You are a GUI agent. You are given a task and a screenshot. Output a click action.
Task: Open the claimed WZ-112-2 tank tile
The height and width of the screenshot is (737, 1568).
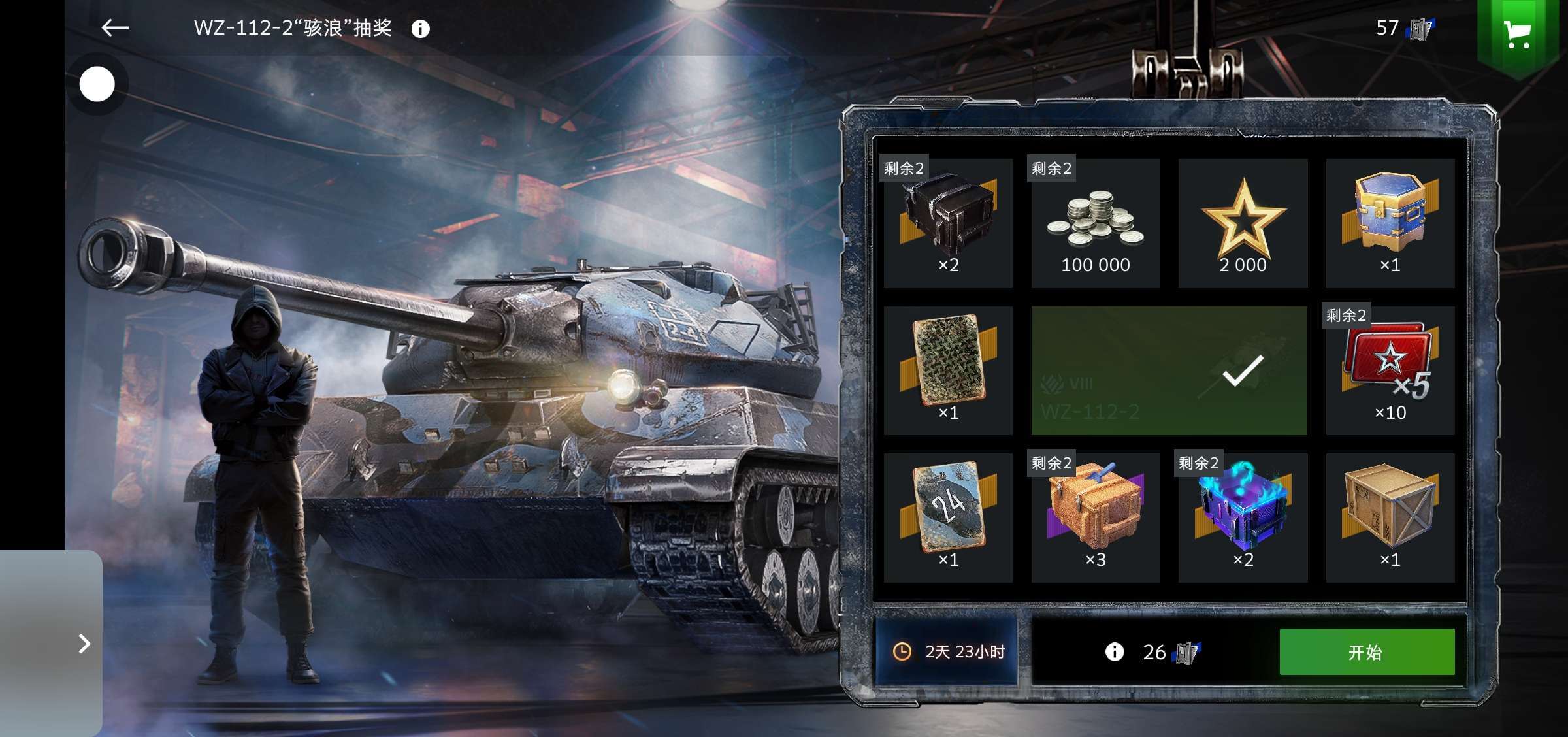[1169, 370]
